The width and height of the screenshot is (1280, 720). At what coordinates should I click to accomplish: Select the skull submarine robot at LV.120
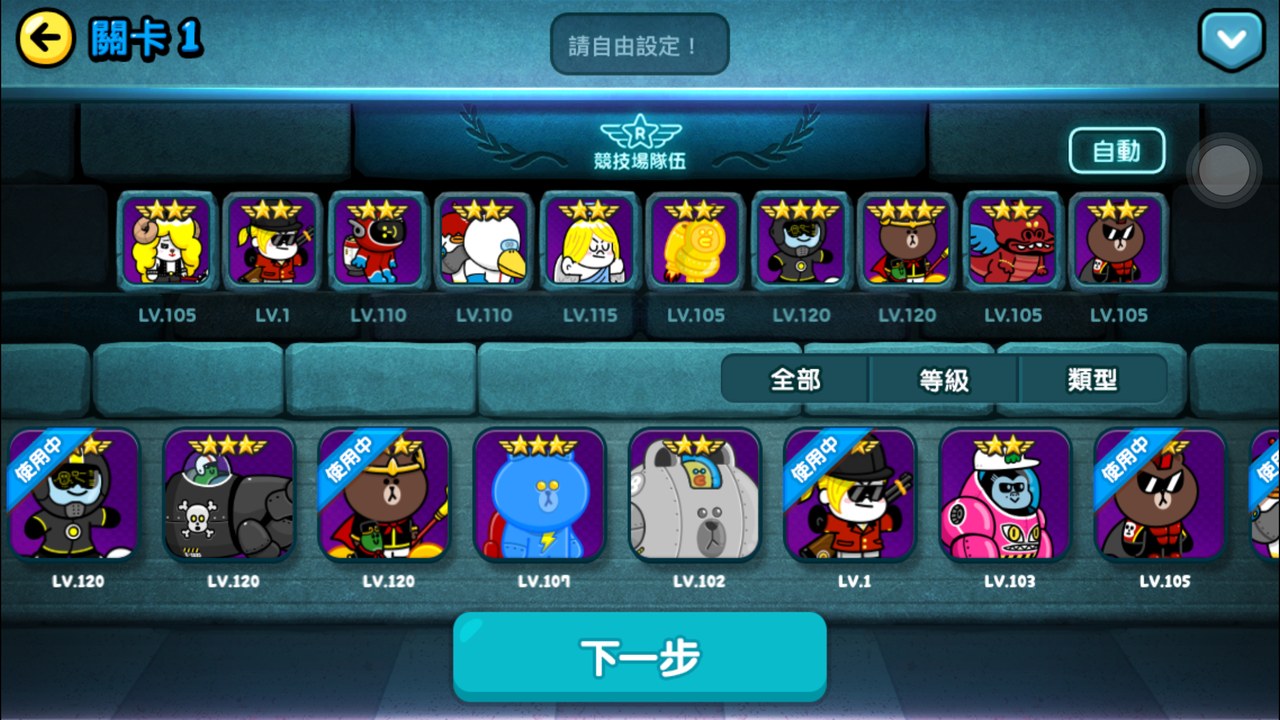pyautogui.click(x=229, y=497)
